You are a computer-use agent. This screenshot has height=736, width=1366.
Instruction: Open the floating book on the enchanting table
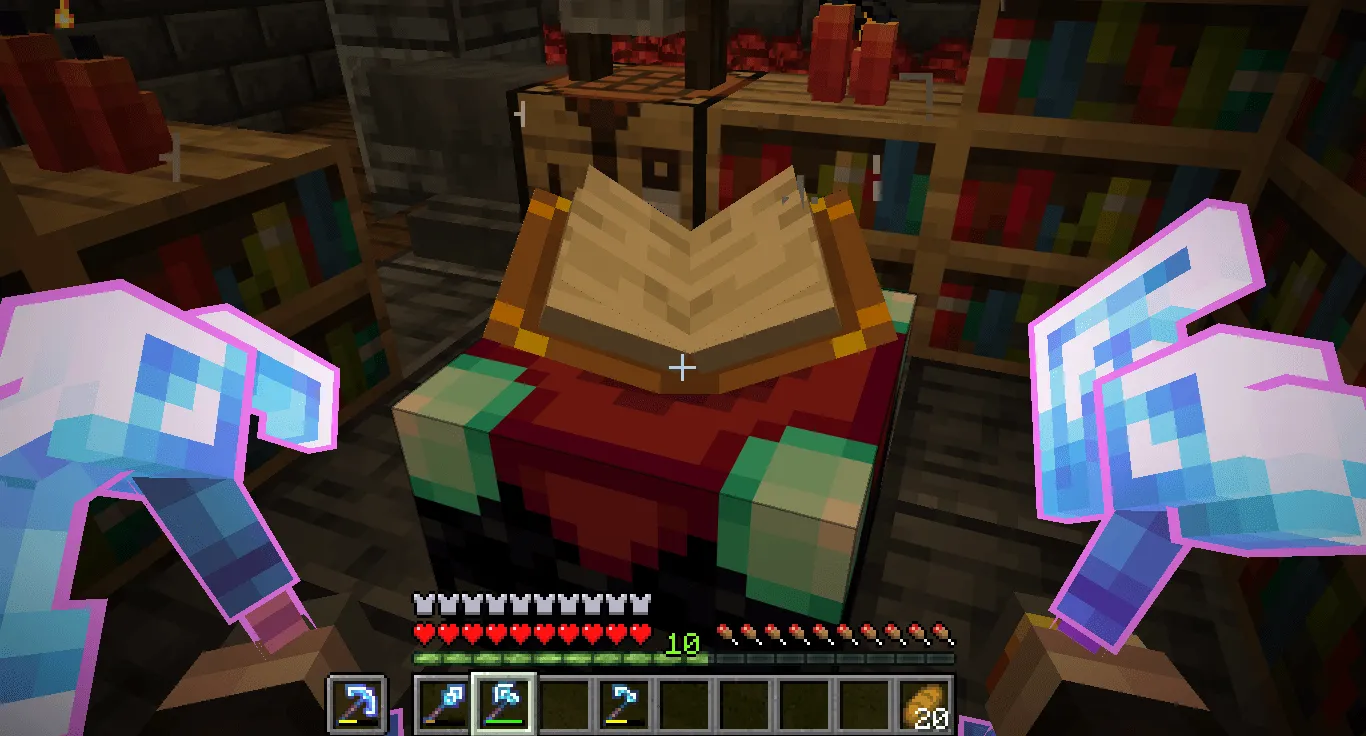(x=683, y=270)
